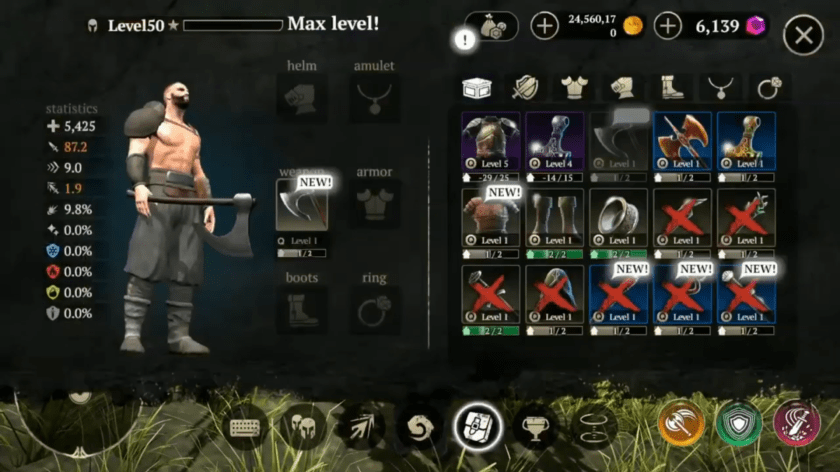Select the empty helm equipment slot
This screenshot has width=840, height=472.
pos(301,98)
